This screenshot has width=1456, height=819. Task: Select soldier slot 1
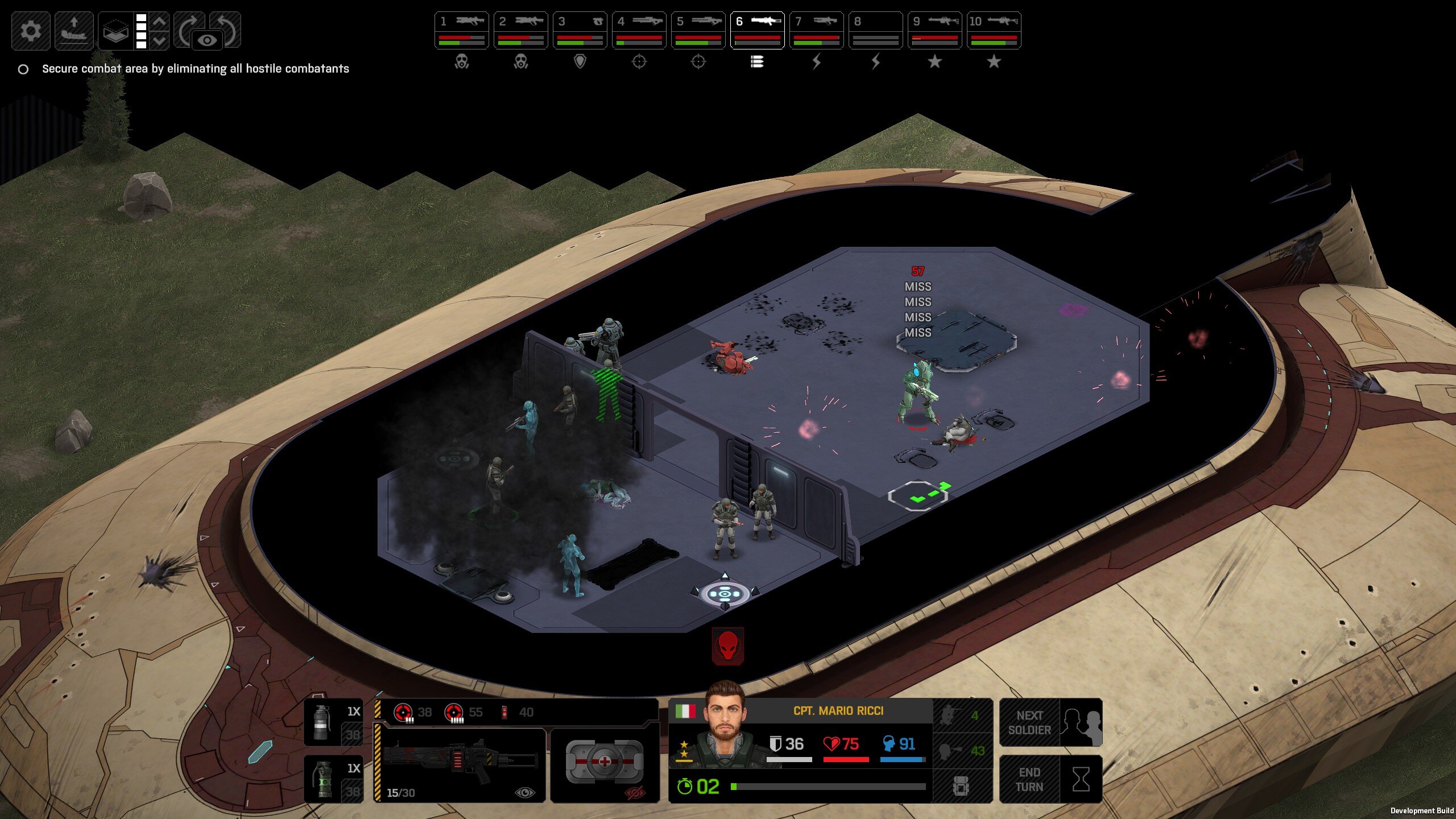click(461, 30)
